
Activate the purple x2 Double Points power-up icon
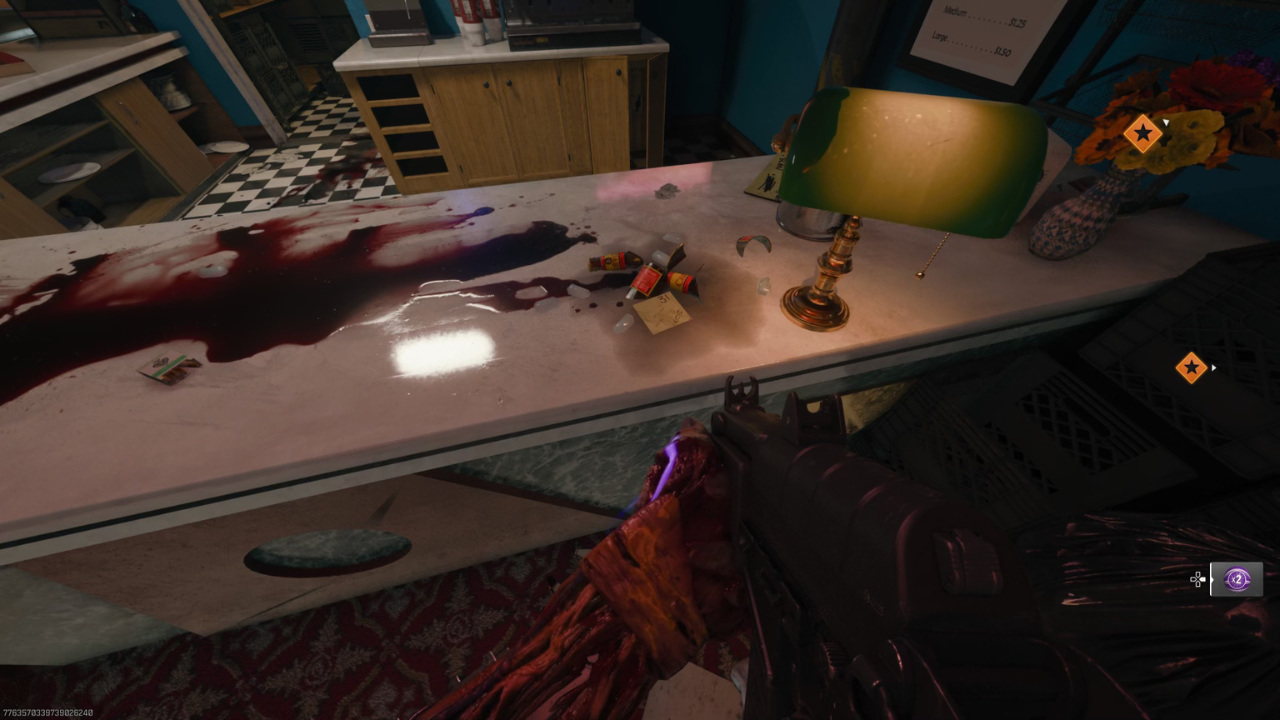[x=1237, y=578]
